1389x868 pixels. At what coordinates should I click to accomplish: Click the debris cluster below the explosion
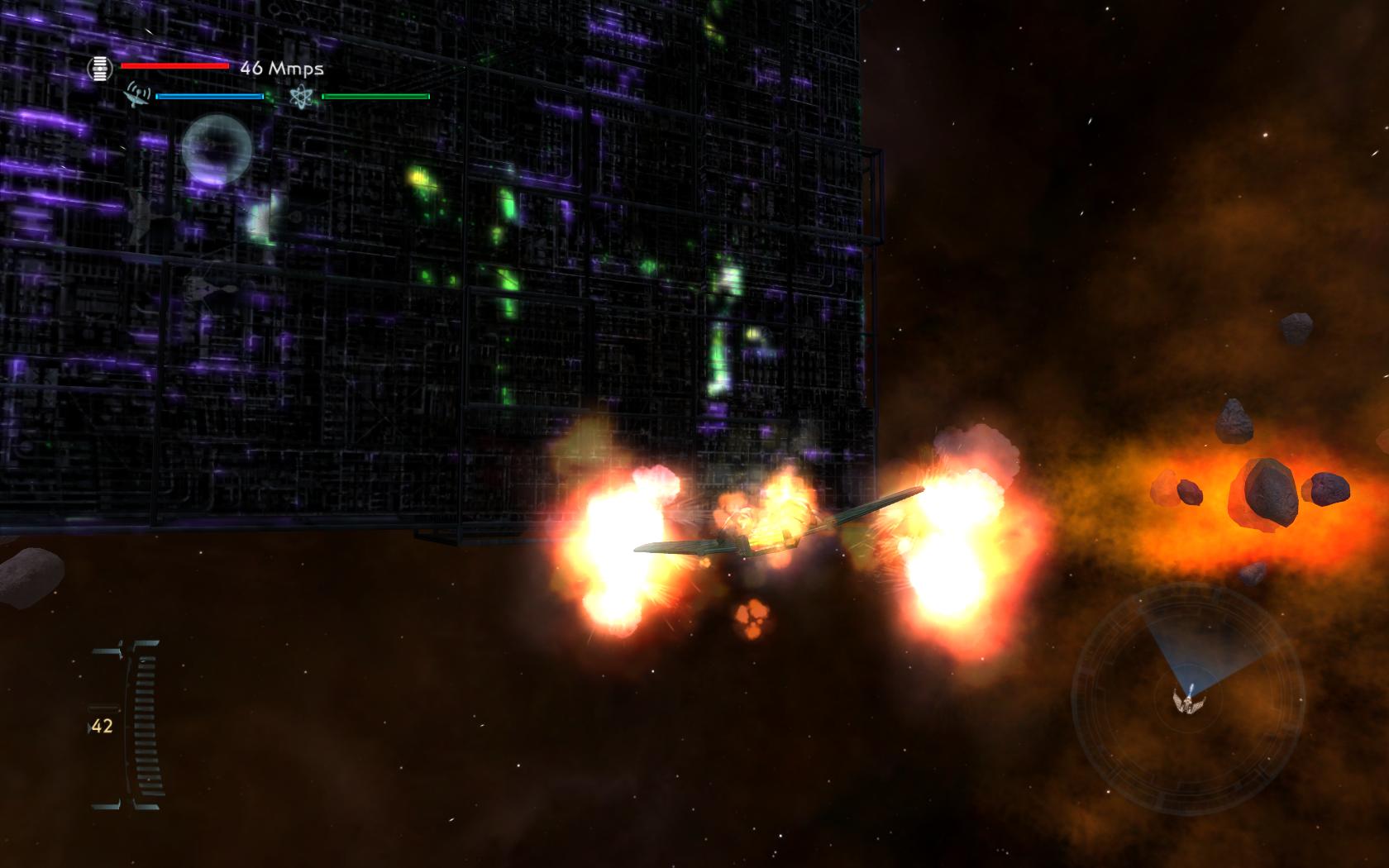751,618
